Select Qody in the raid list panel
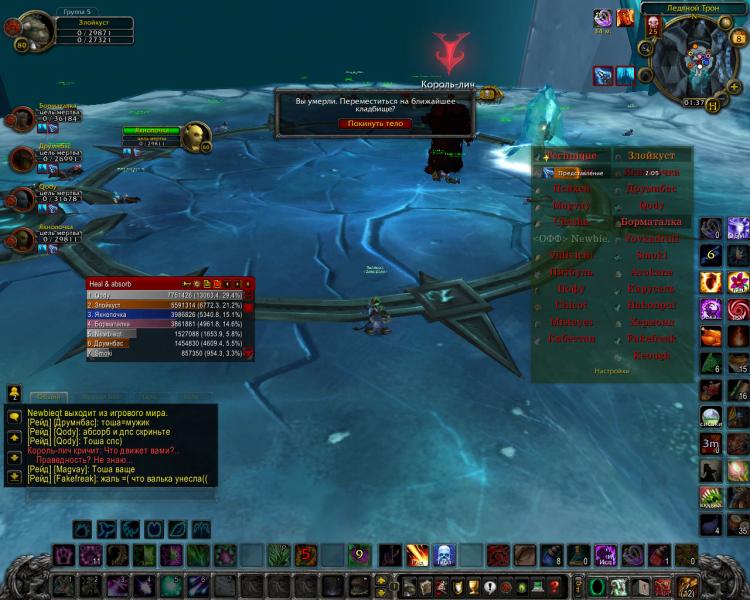The height and width of the screenshot is (600, 750). click(x=651, y=205)
